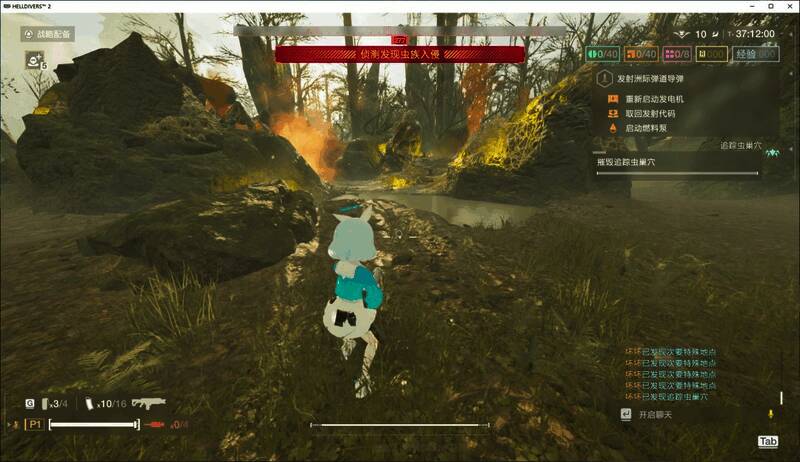Select the reinforcement icon showing 5

point(34,62)
